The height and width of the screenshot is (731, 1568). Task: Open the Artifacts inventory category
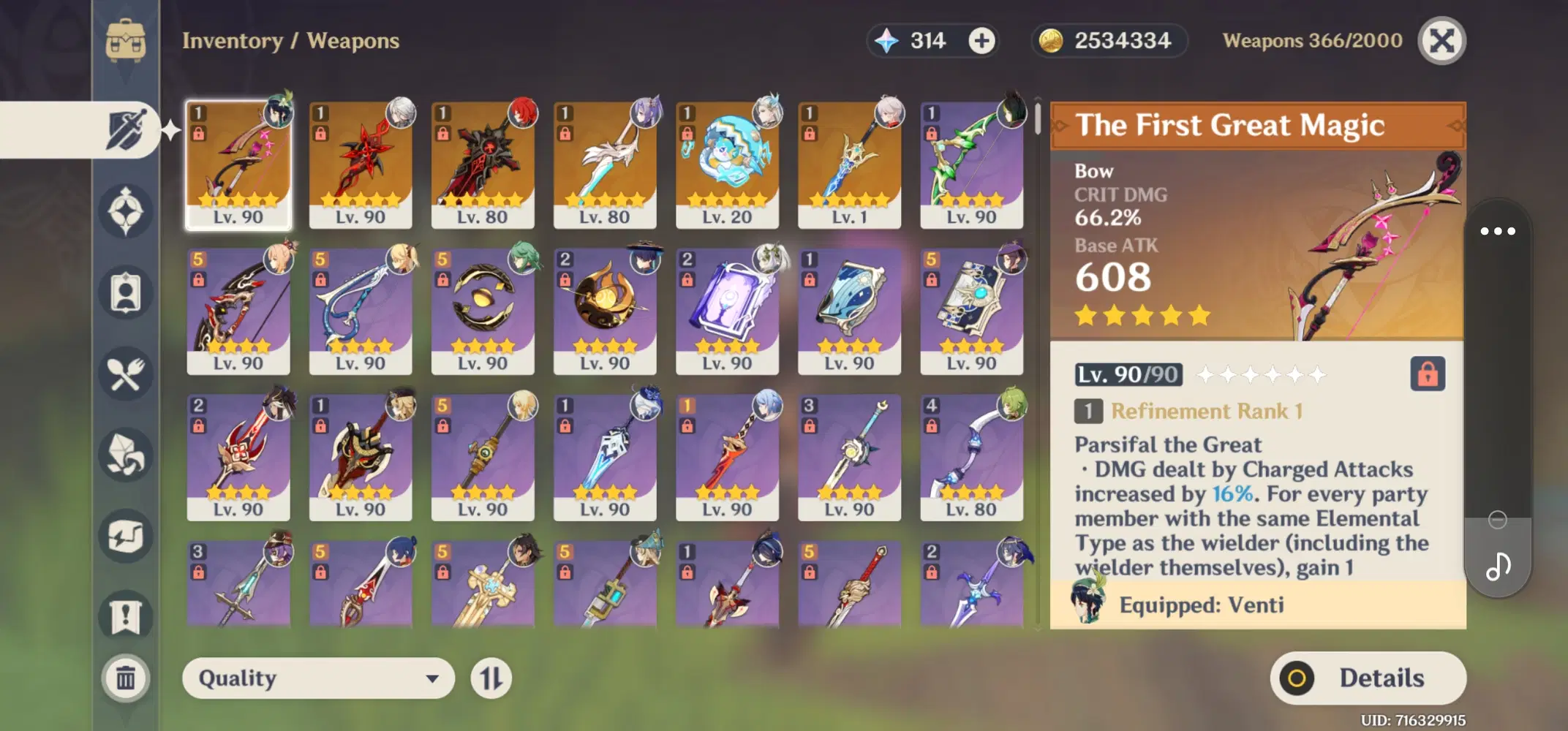pos(127,212)
